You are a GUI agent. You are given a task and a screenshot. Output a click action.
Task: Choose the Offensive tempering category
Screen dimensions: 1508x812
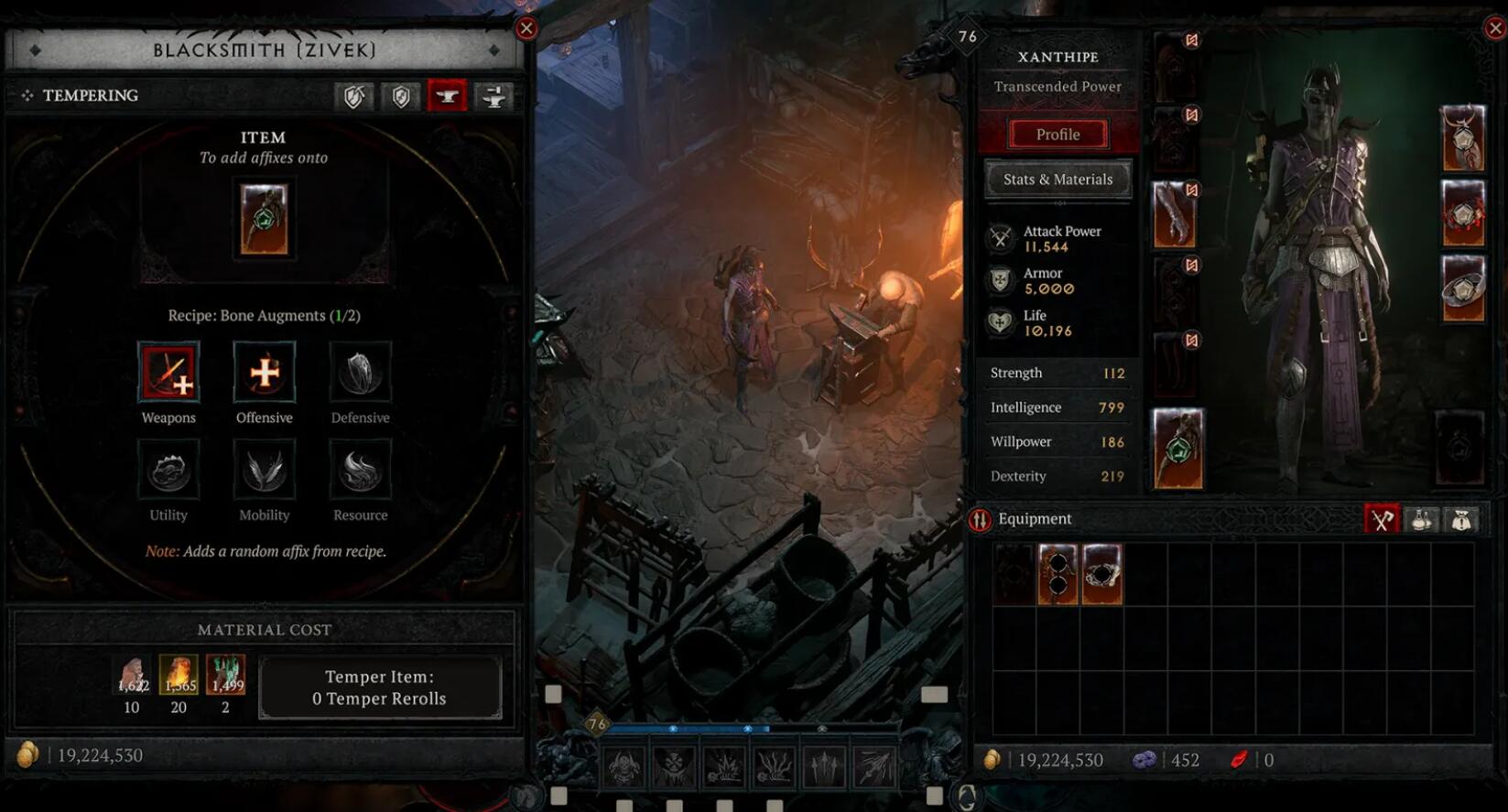click(x=265, y=373)
